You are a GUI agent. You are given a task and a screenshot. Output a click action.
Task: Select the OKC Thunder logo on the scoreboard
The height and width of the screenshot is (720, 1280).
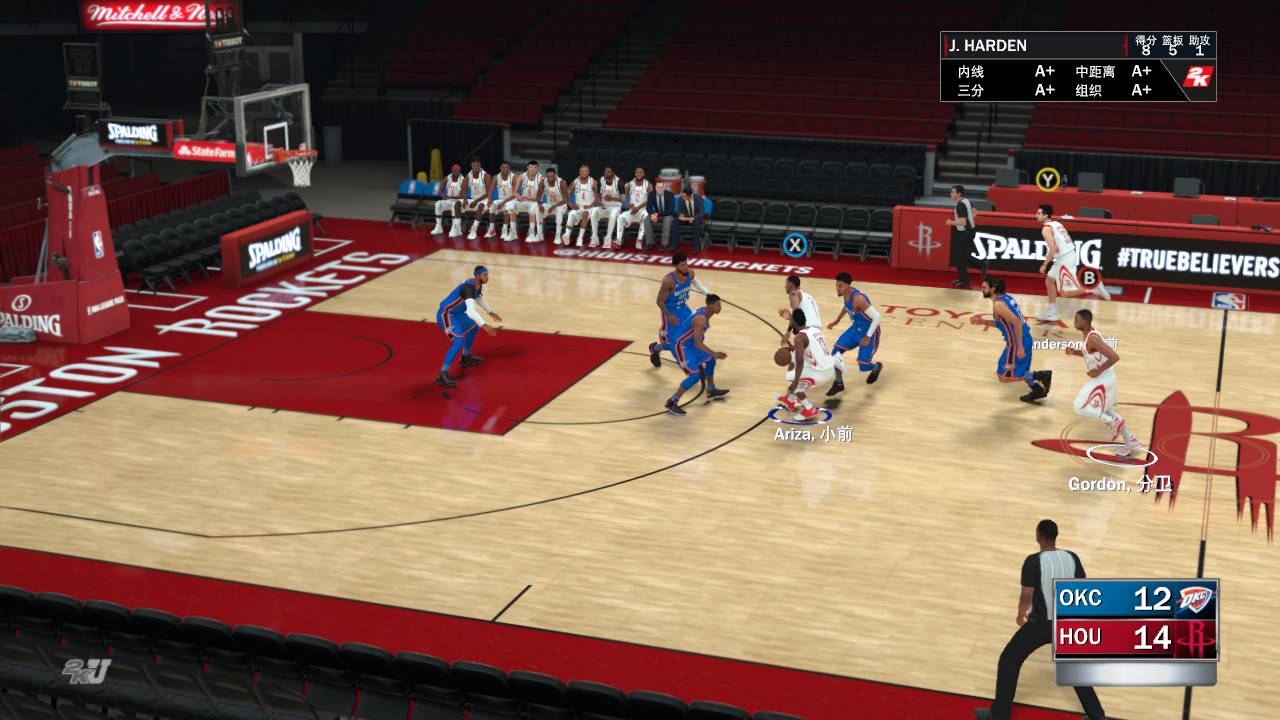(1193, 599)
